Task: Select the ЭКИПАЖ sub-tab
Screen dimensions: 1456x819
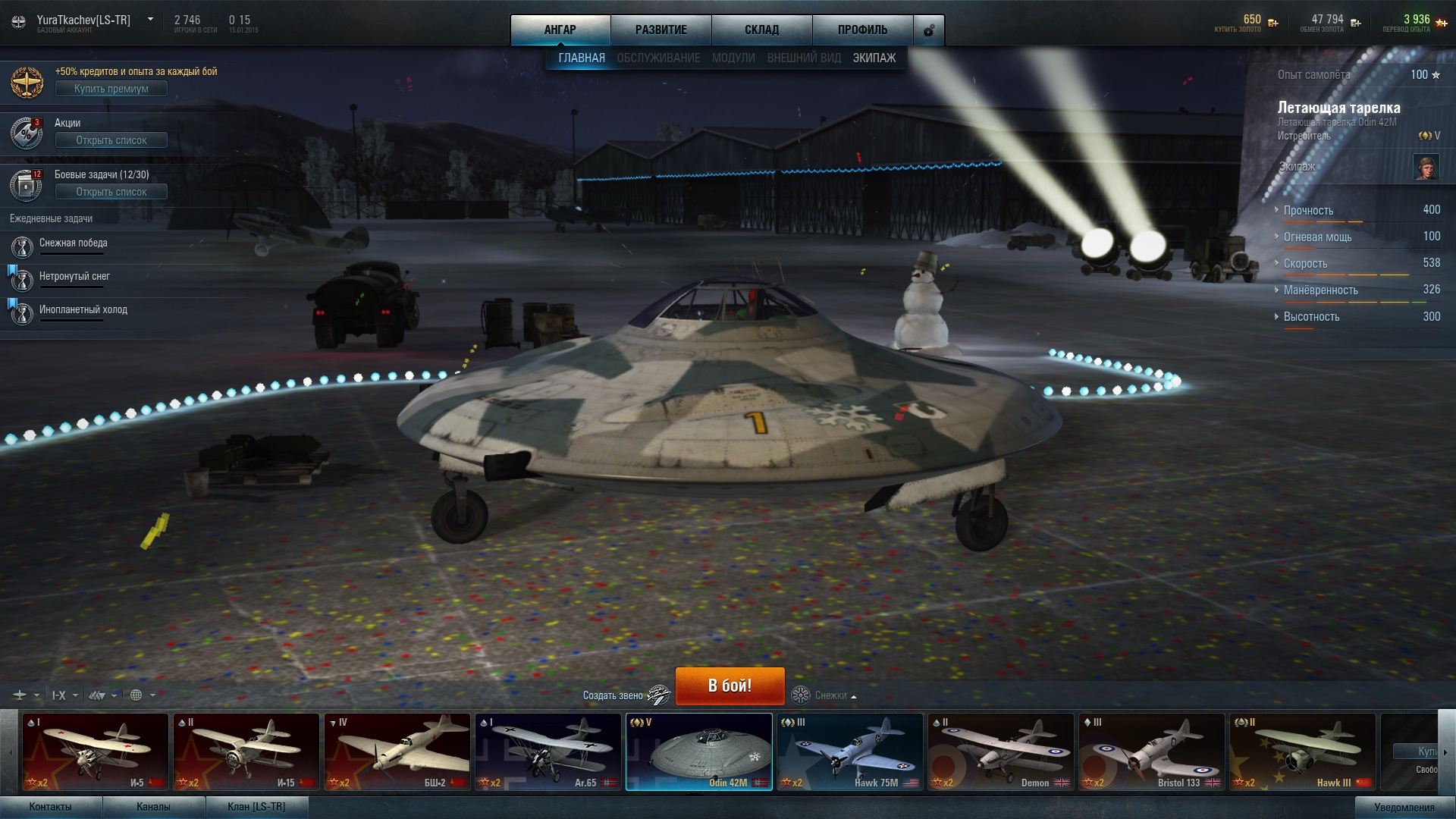Action: point(874,58)
